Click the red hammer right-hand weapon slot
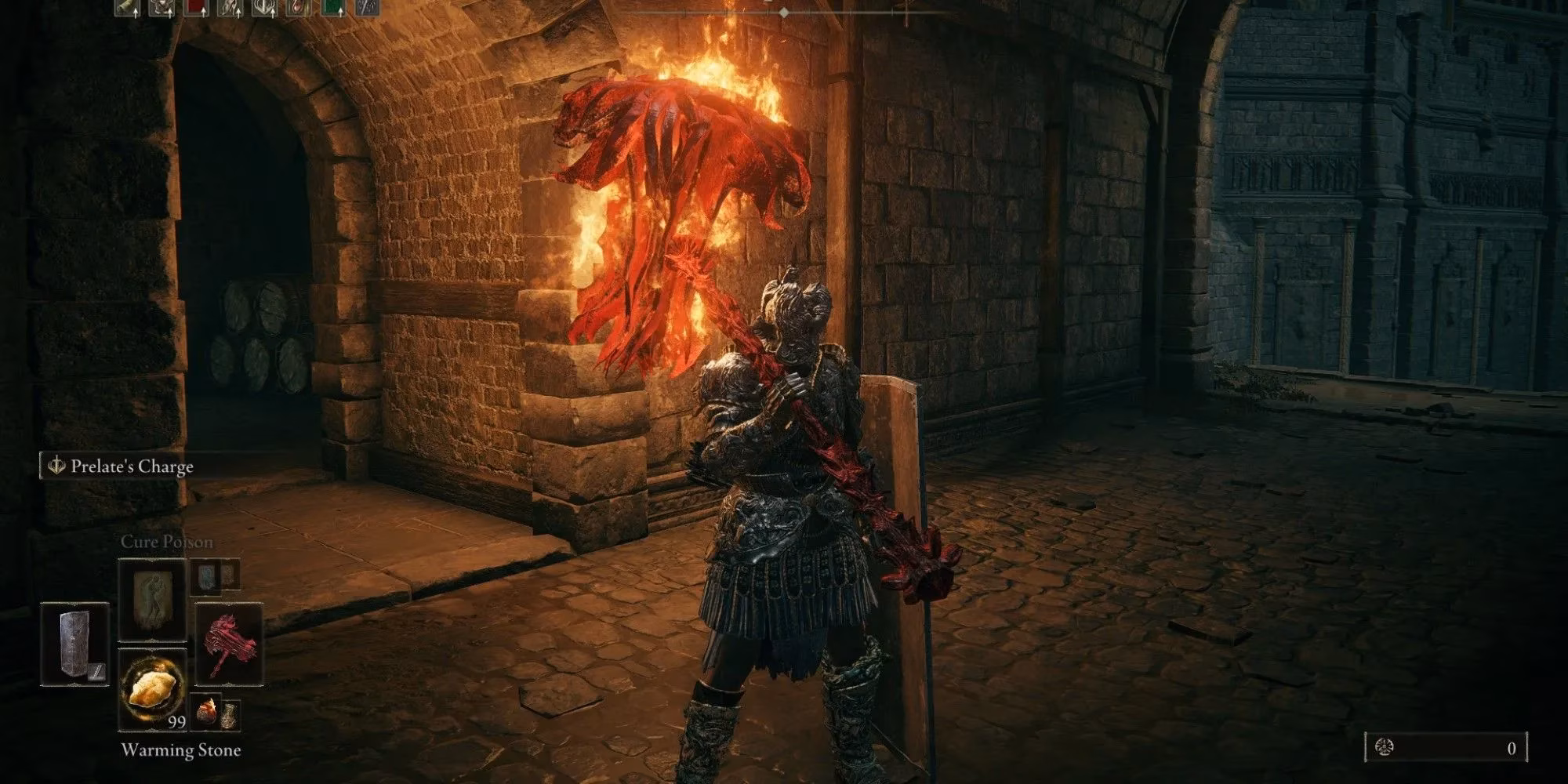This screenshot has width=1568, height=784. pyautogui.click(x=227, y=644)
